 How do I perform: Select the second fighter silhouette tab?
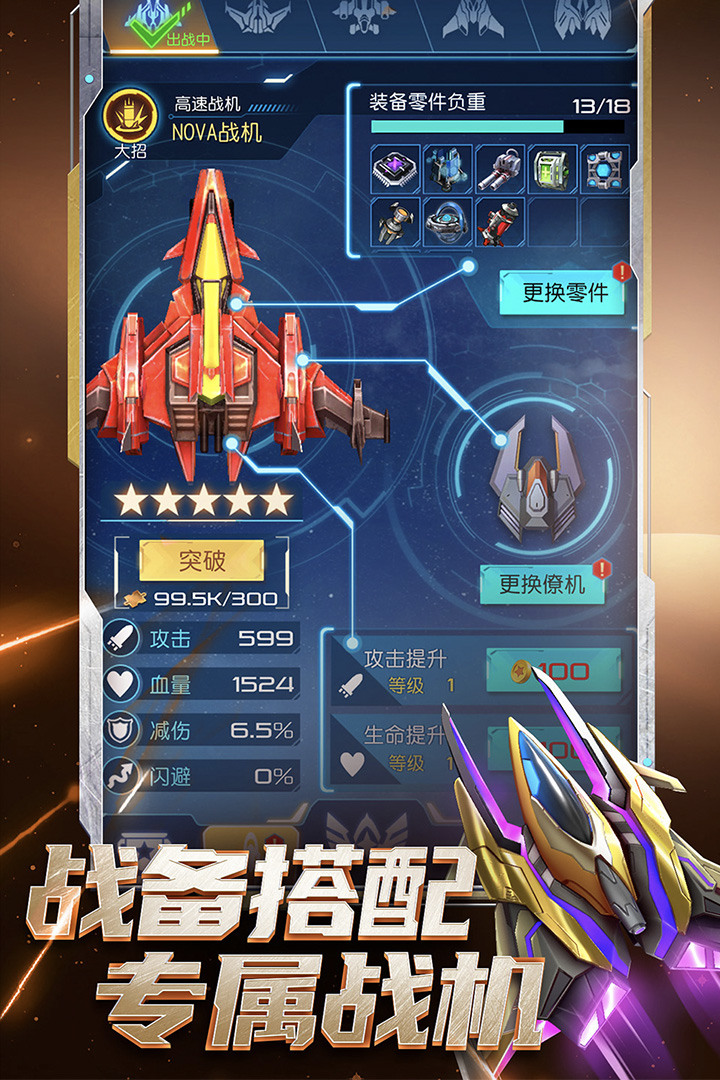tap(258, 20)
